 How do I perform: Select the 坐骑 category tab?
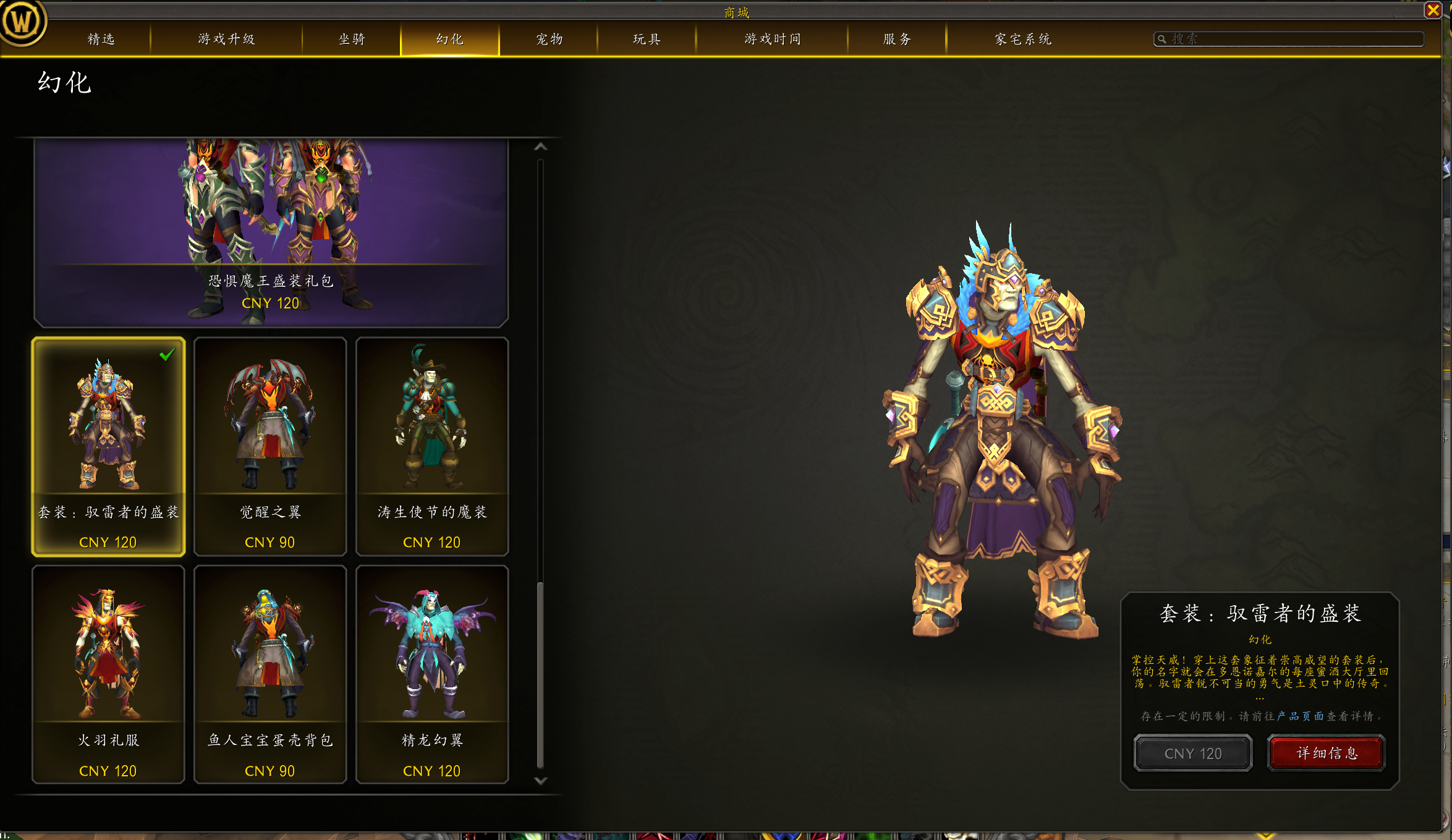pyautogui.click(x=352, y=39)
